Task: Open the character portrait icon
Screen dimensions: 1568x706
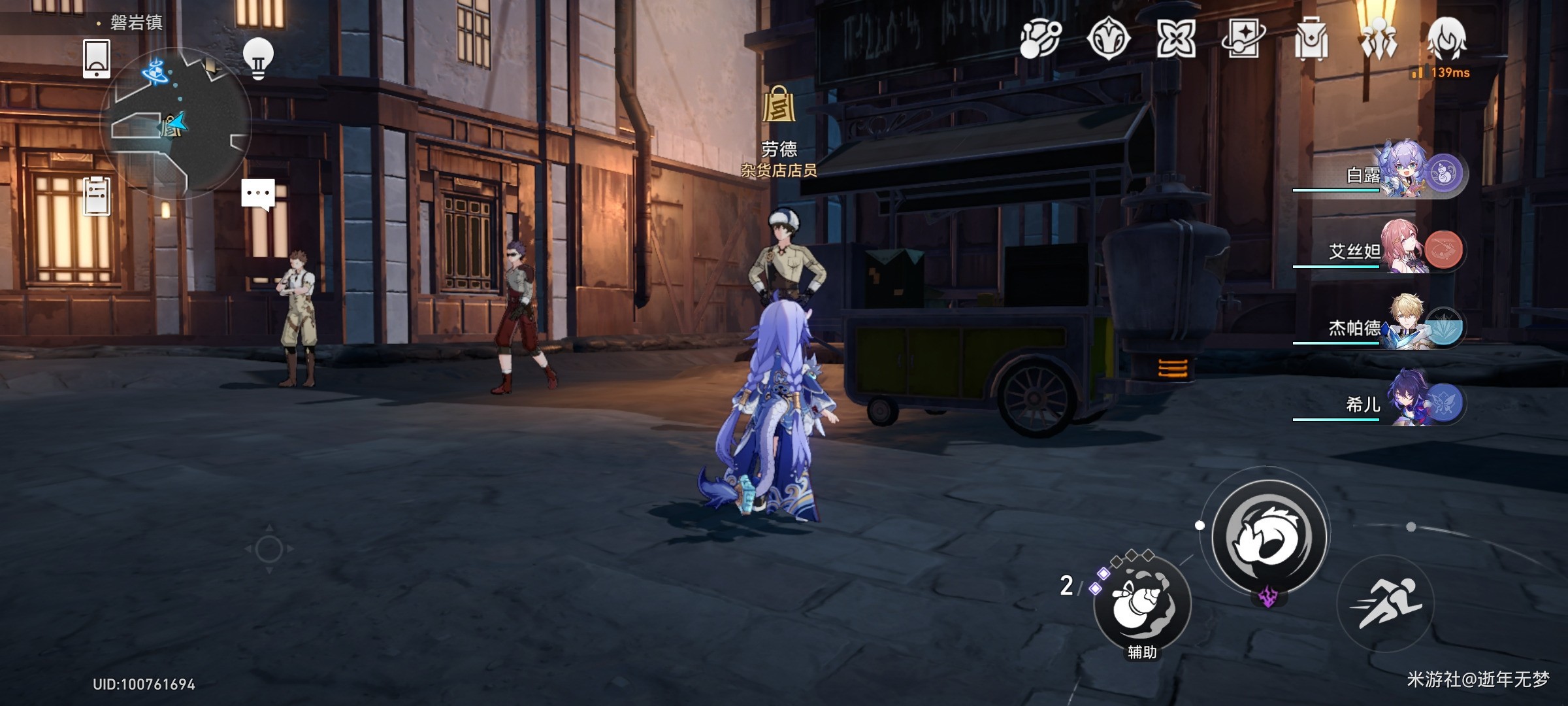Action: pyautogui.click(x=1447, y=39)
